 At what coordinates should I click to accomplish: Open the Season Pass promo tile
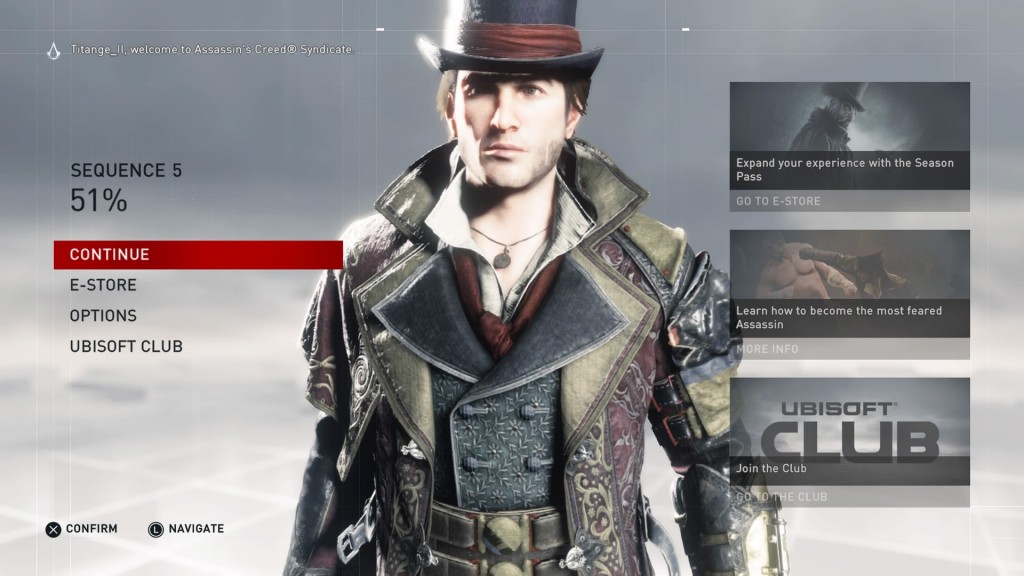[849, 136]
